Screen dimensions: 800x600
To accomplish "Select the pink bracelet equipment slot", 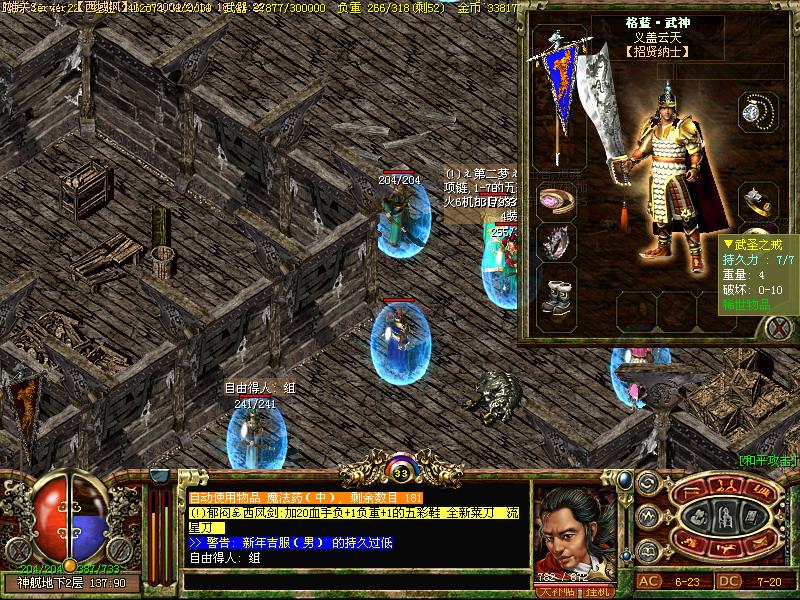I will (553, 200).
